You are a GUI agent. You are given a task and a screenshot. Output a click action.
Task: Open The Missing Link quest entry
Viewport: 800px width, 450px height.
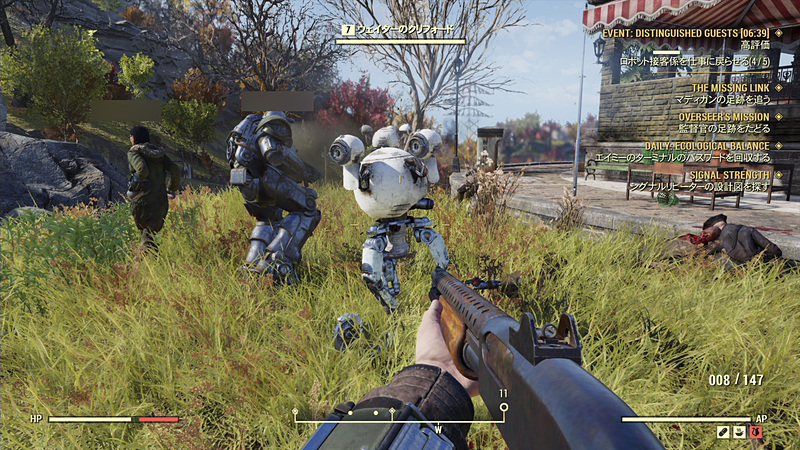click(x=731, y=88)
